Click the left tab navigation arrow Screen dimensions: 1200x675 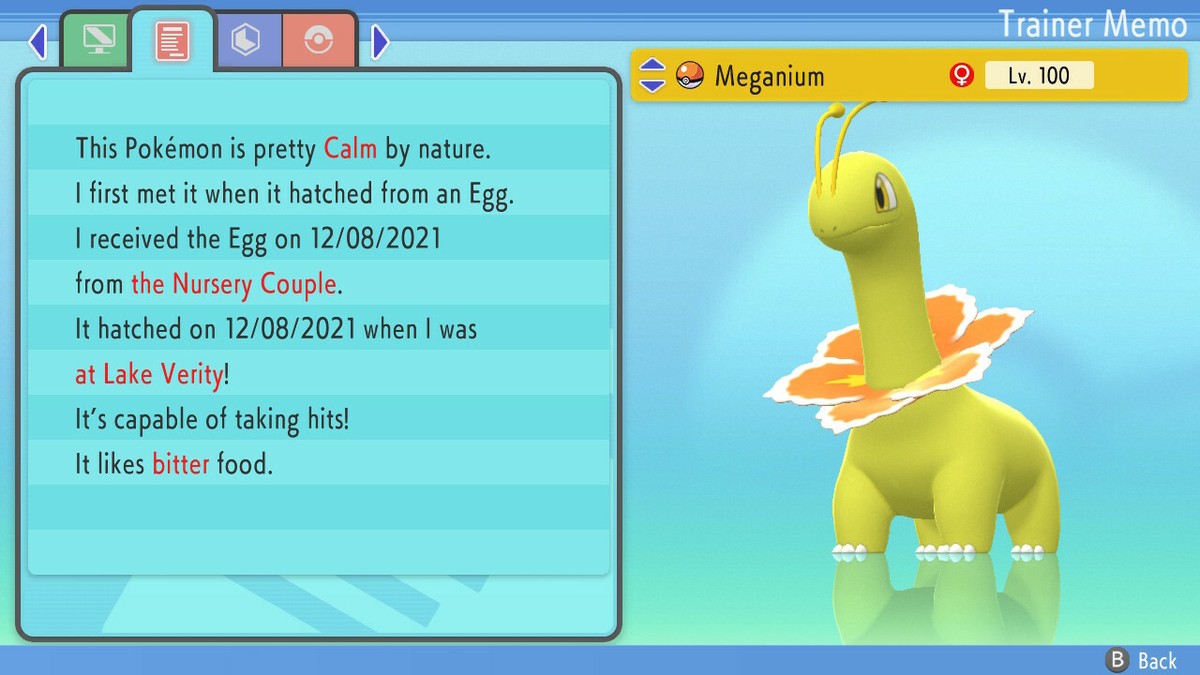coord(38,41)
